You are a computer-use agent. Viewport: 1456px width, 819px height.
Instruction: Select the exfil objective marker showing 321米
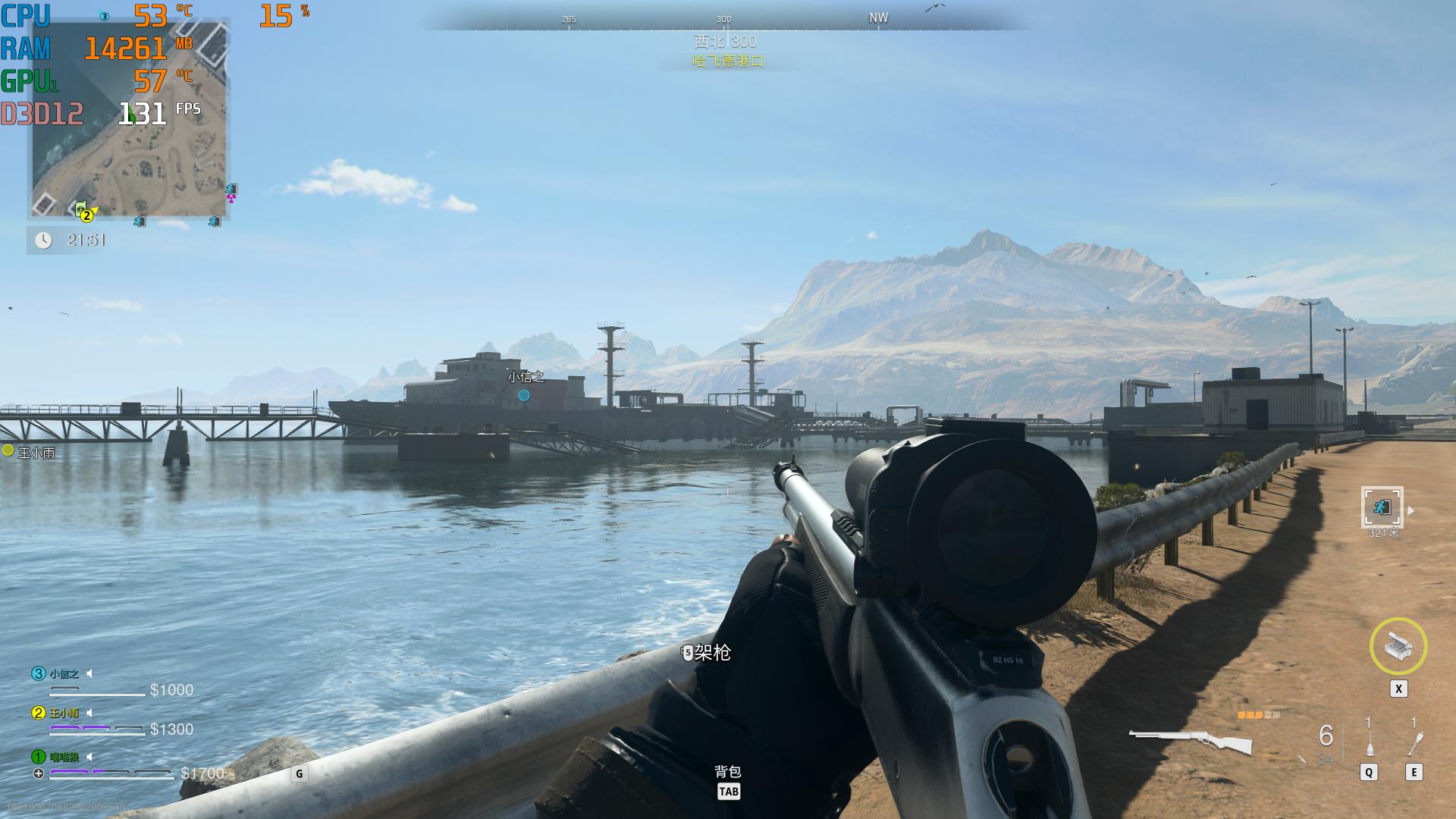click(1382, 507)
